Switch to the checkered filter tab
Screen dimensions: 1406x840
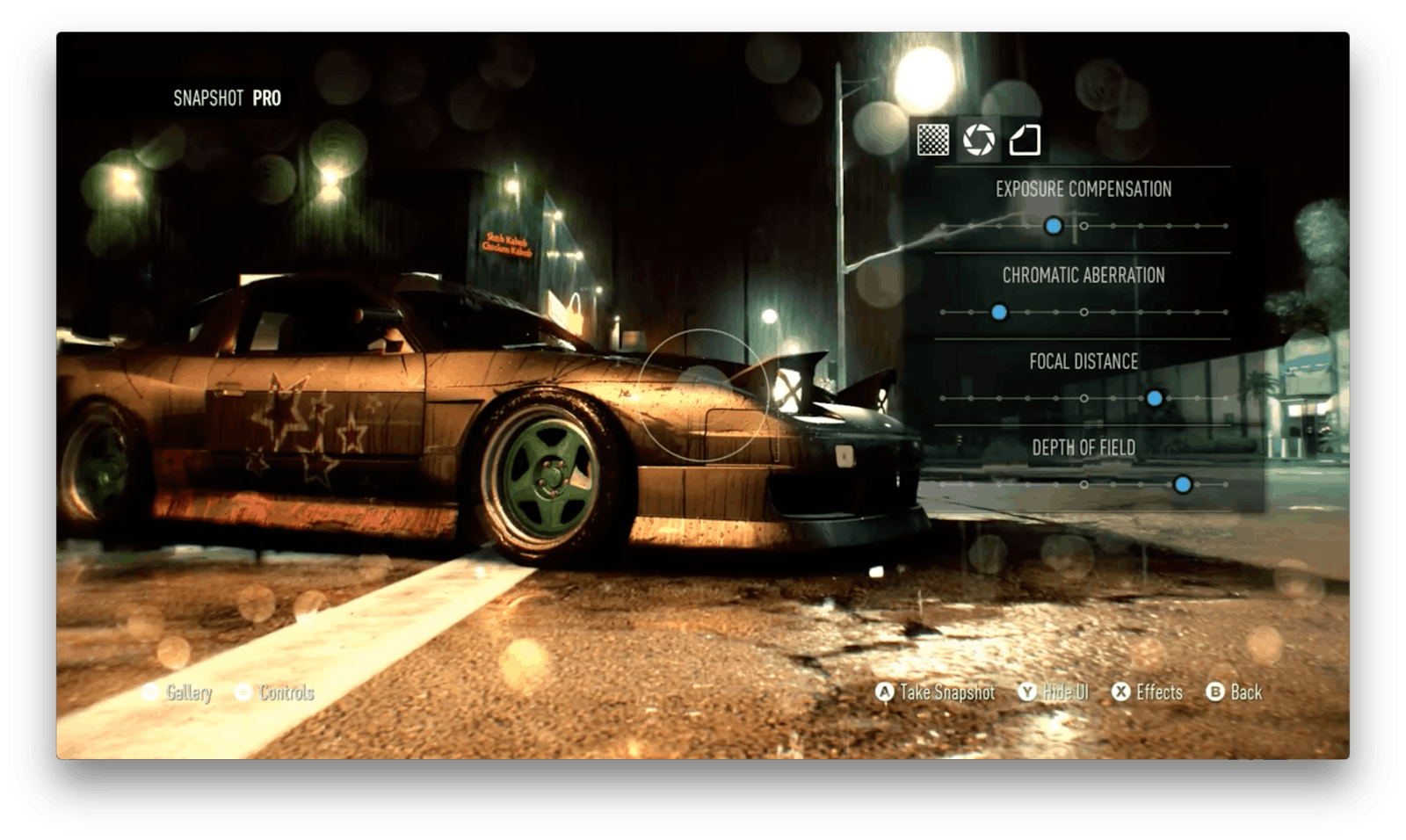(x=932, y=140)
